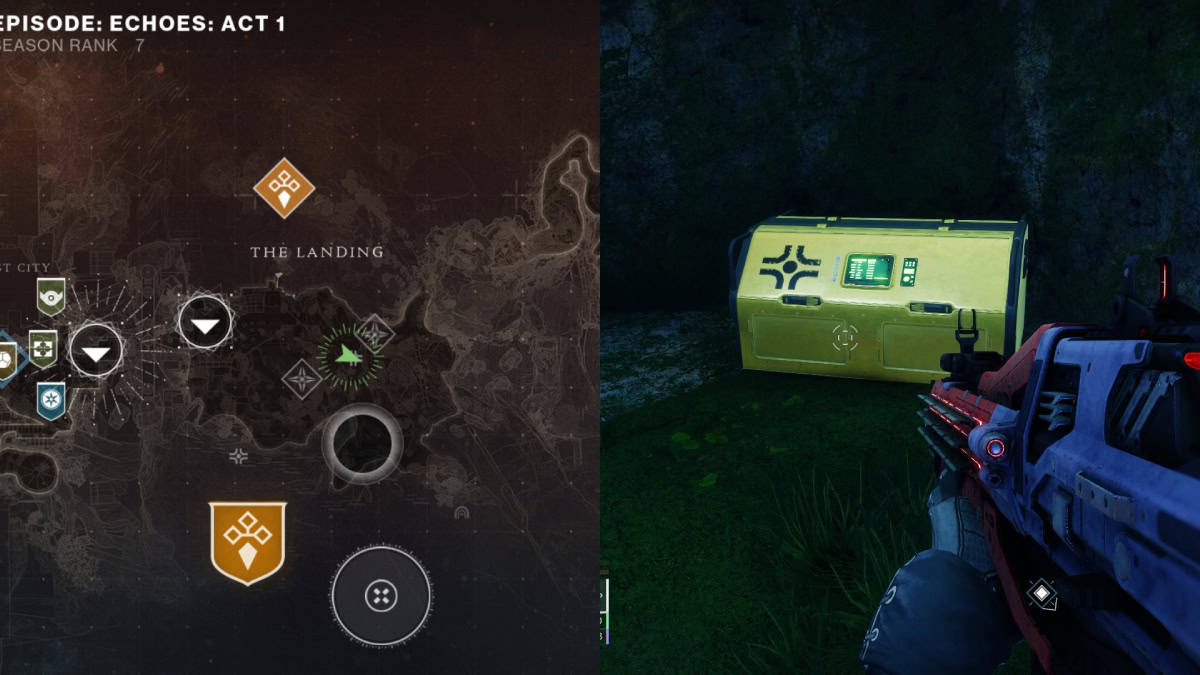Select the green player arrow marker
The width and height of the screenshot is (1200, 675).
click(348, 354)
